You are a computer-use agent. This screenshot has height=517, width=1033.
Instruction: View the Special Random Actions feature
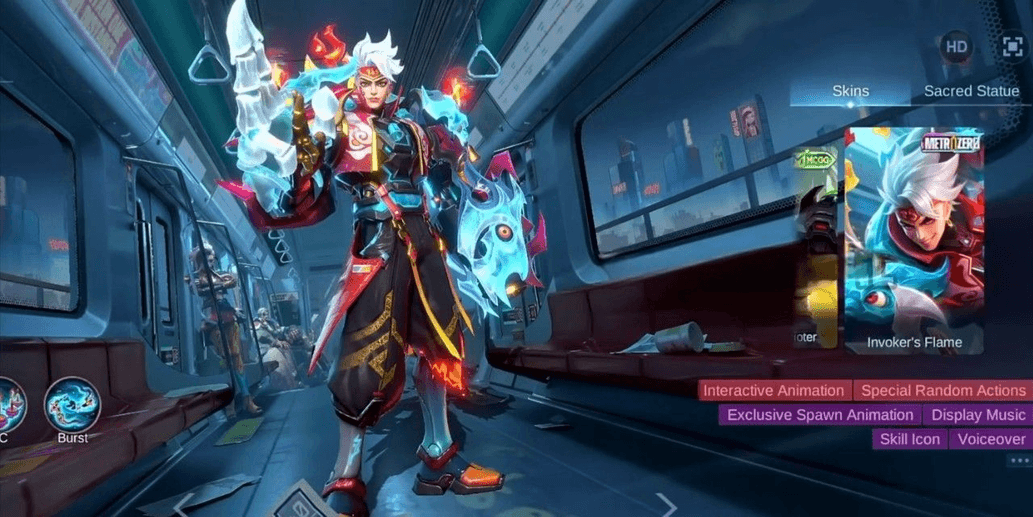pyautogui.click(x=943, y=391)
